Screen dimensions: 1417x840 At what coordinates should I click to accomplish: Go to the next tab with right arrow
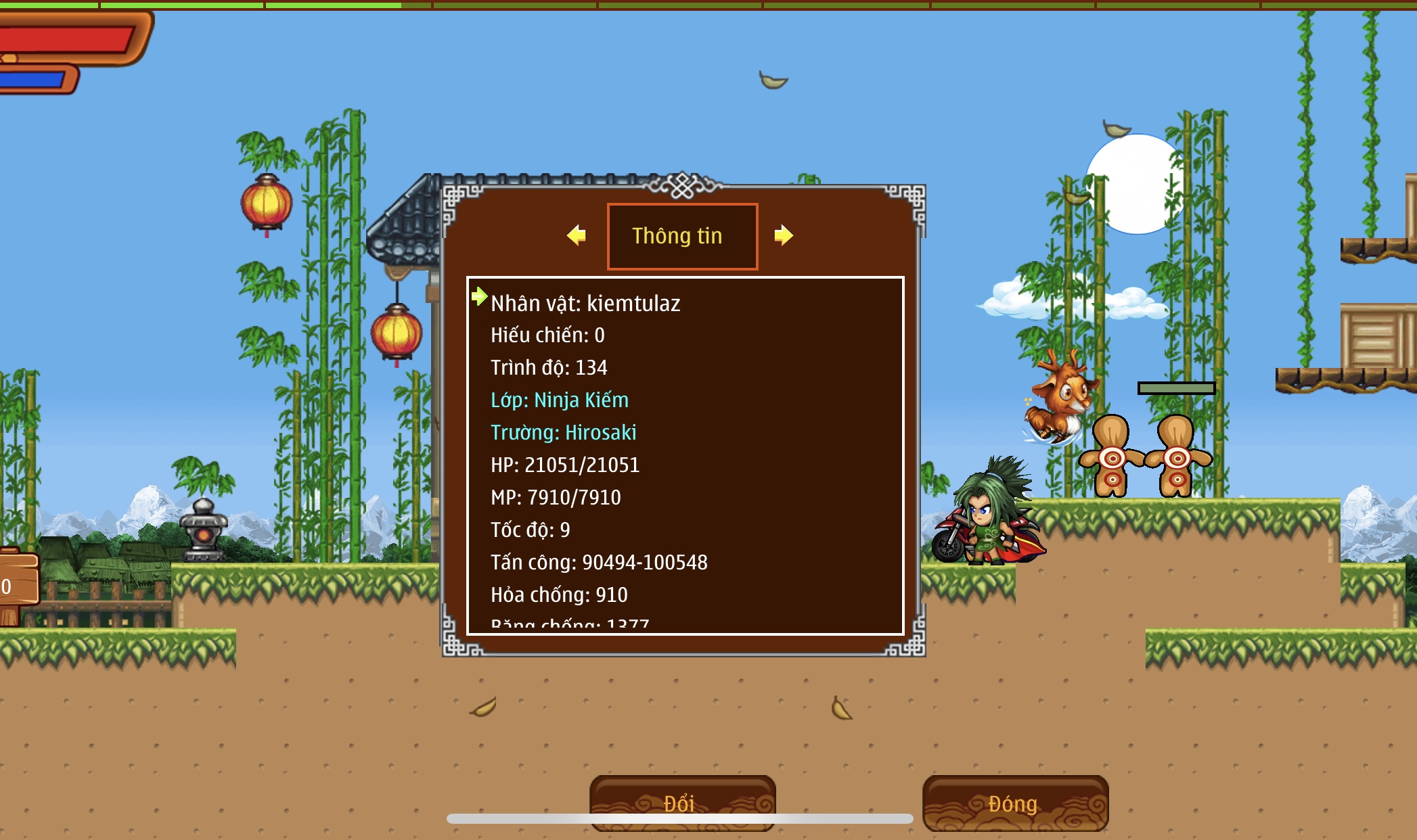(783, 235)
